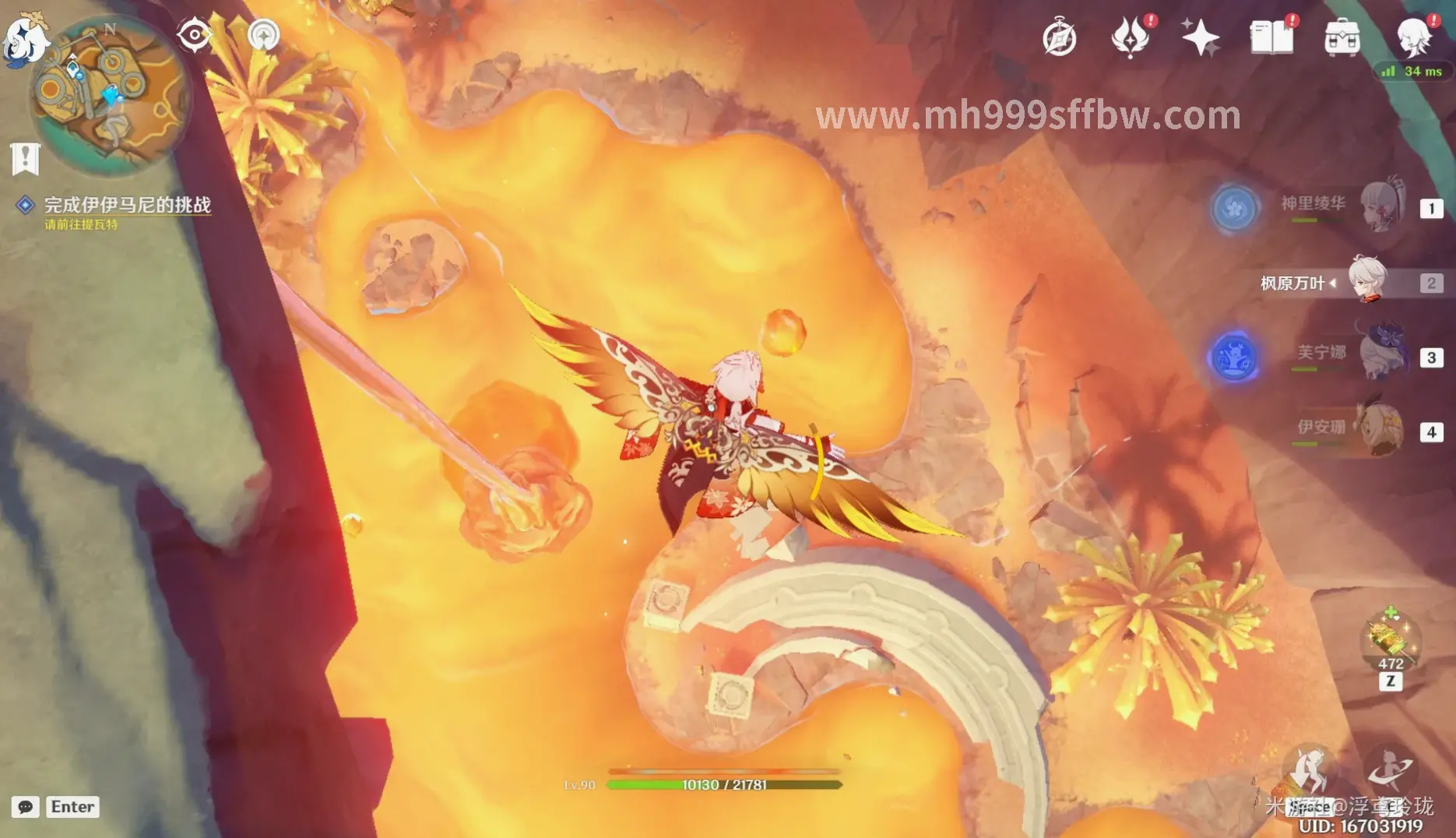Open the quest exclamation bookmark icon
Image resolution: width=1456 pixels, height=838 pixels.
click(26, 159)
